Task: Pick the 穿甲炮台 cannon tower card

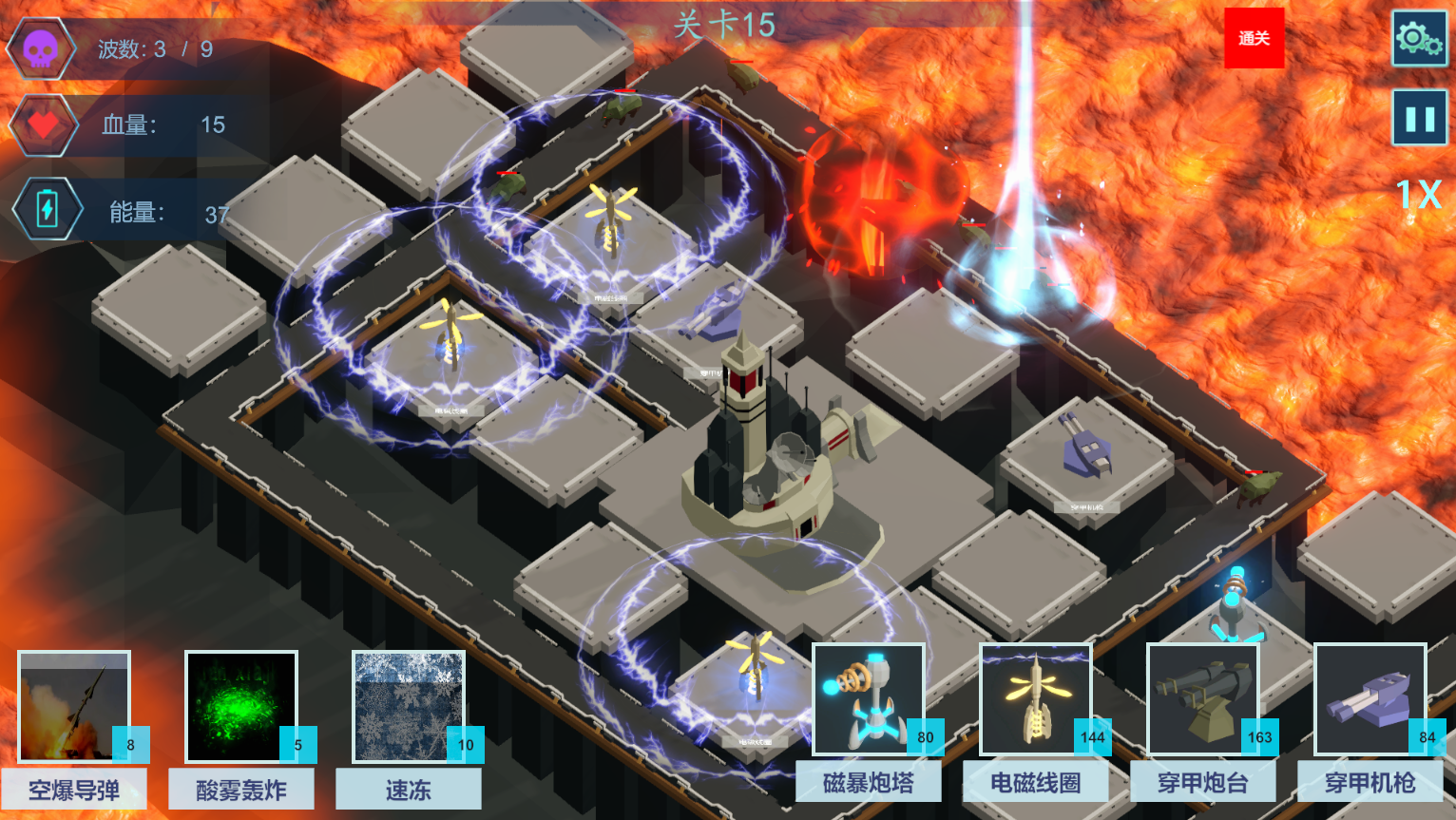Action: 1203,700
